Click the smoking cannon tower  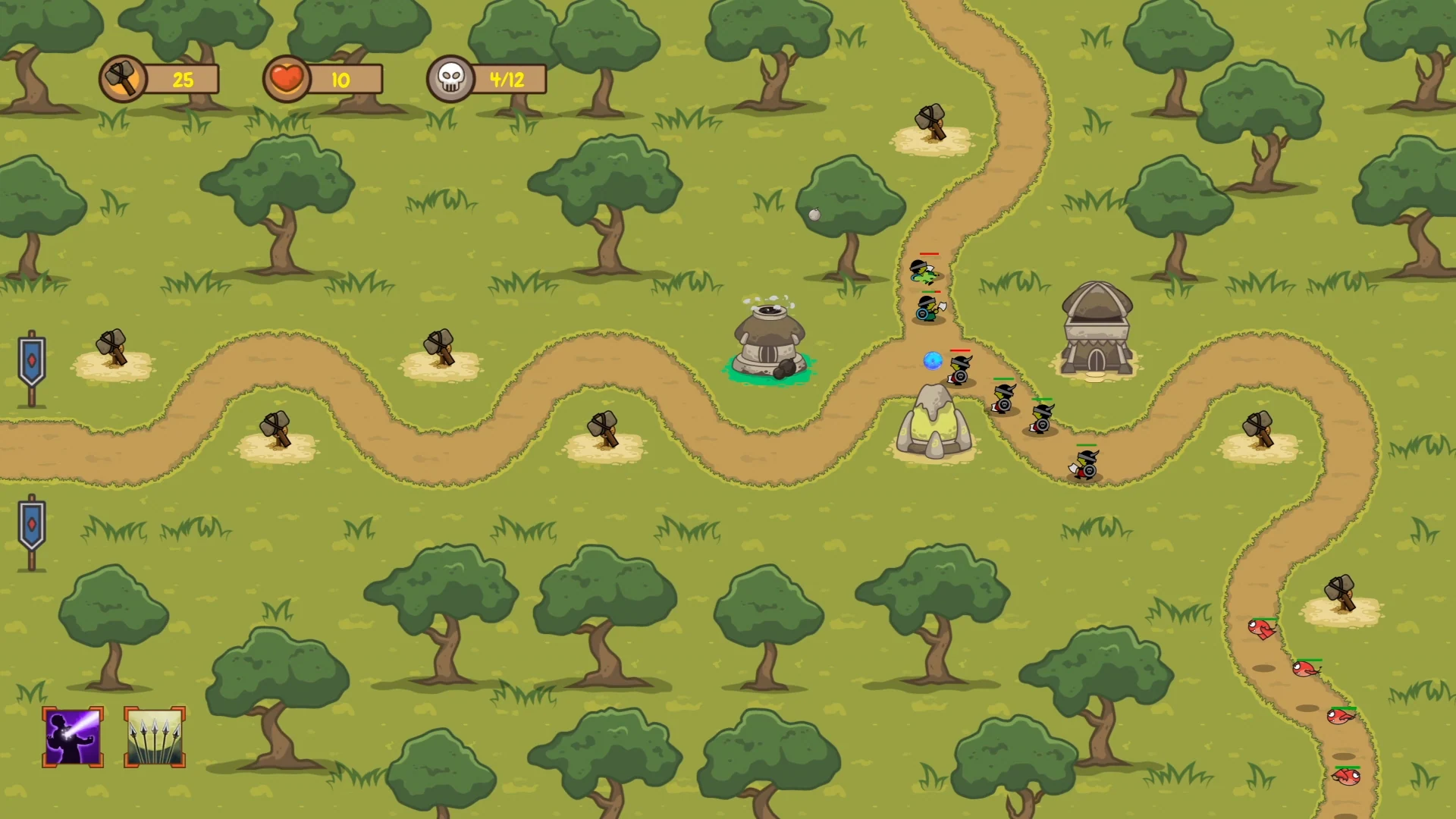[767, 337]
